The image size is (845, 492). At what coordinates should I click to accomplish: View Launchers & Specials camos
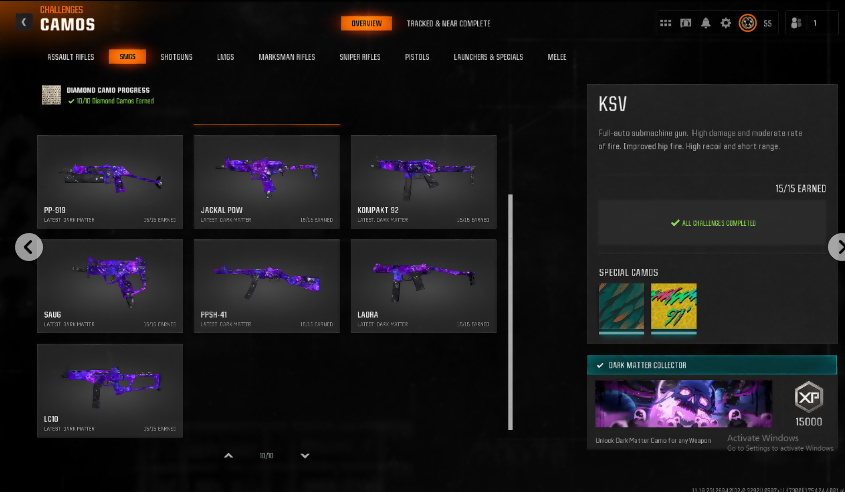[x=488, y=57]
